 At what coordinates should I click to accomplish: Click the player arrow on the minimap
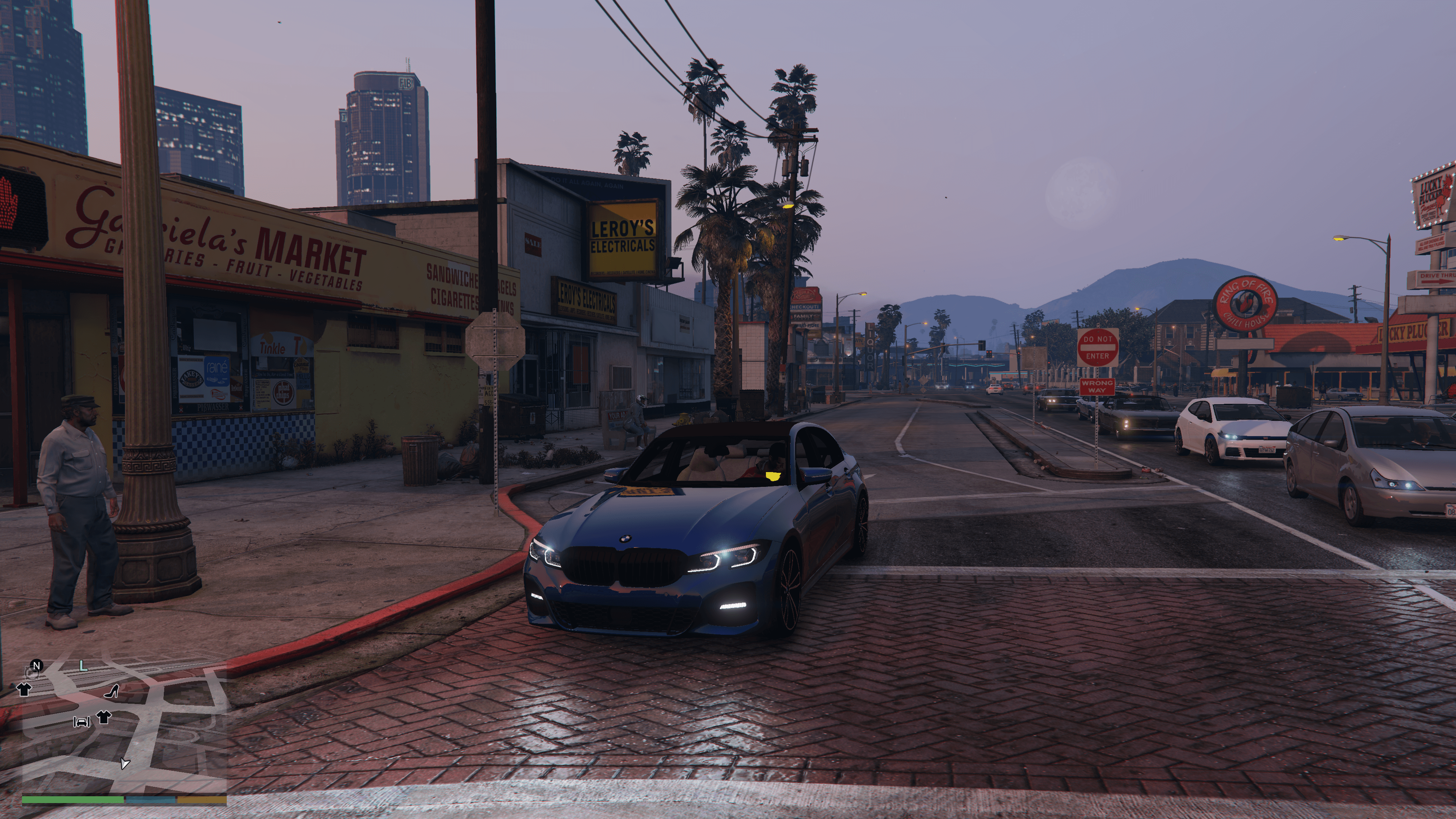pos(124,764)
